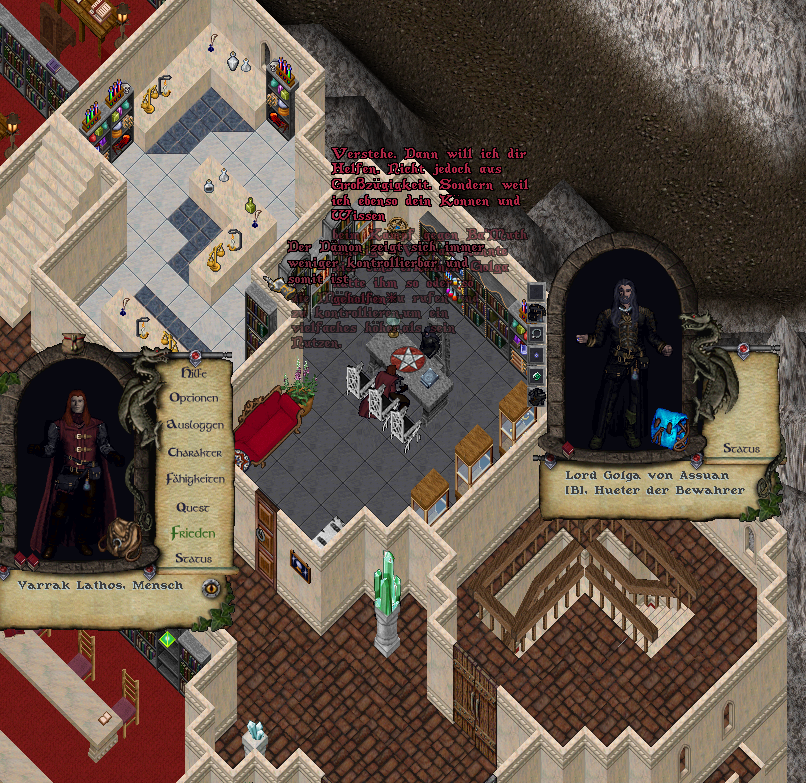Open the Quest log
The image size is (806, 783).
click(194, 507)
